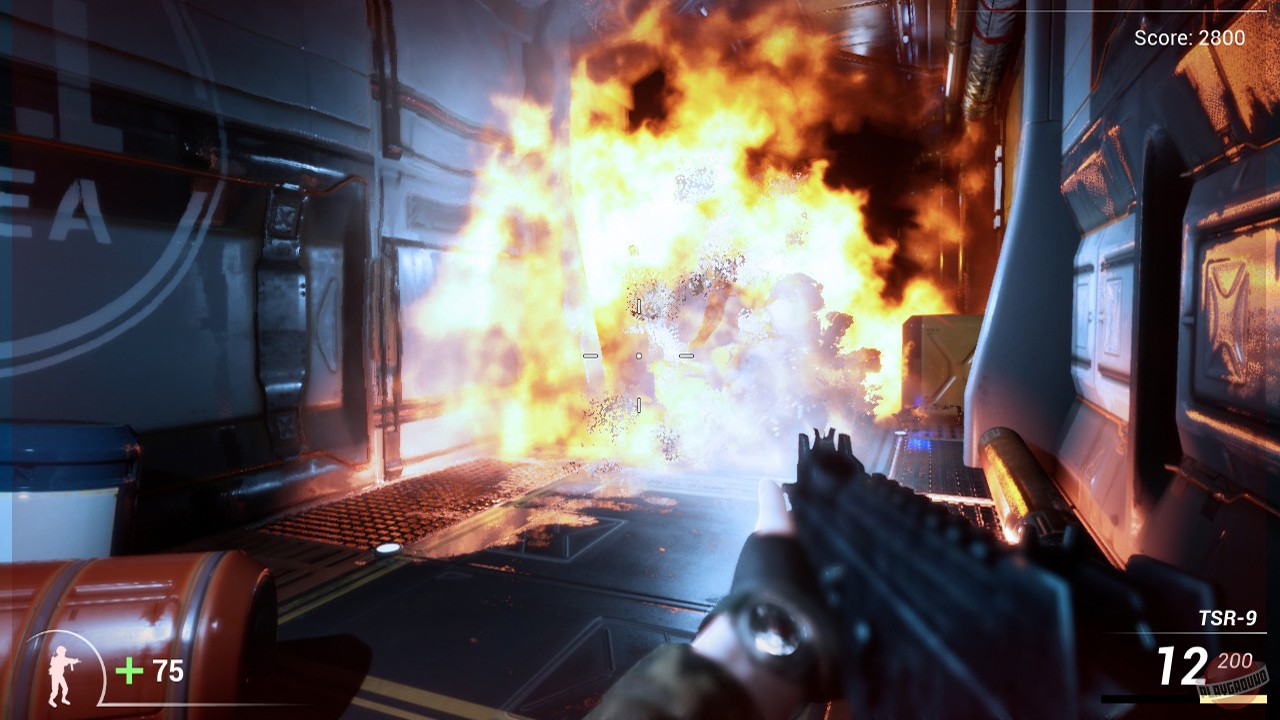This screenshot has height=720, width=1280.
Task: Click the right crosshair tick mark
Action: pos(686,355)
